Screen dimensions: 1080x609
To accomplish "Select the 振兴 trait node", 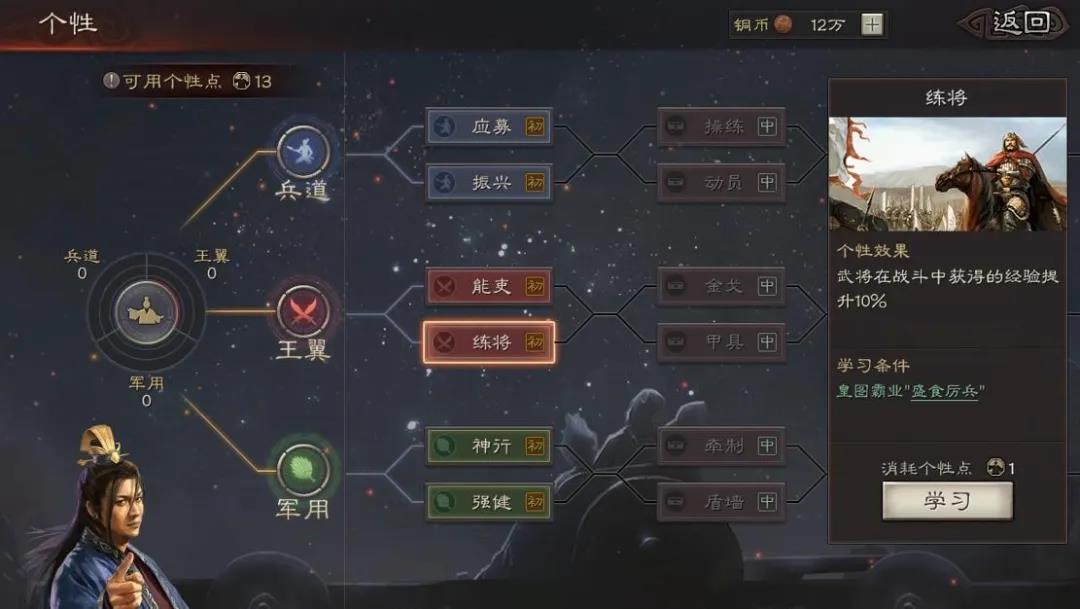I will tap(489, 183).
